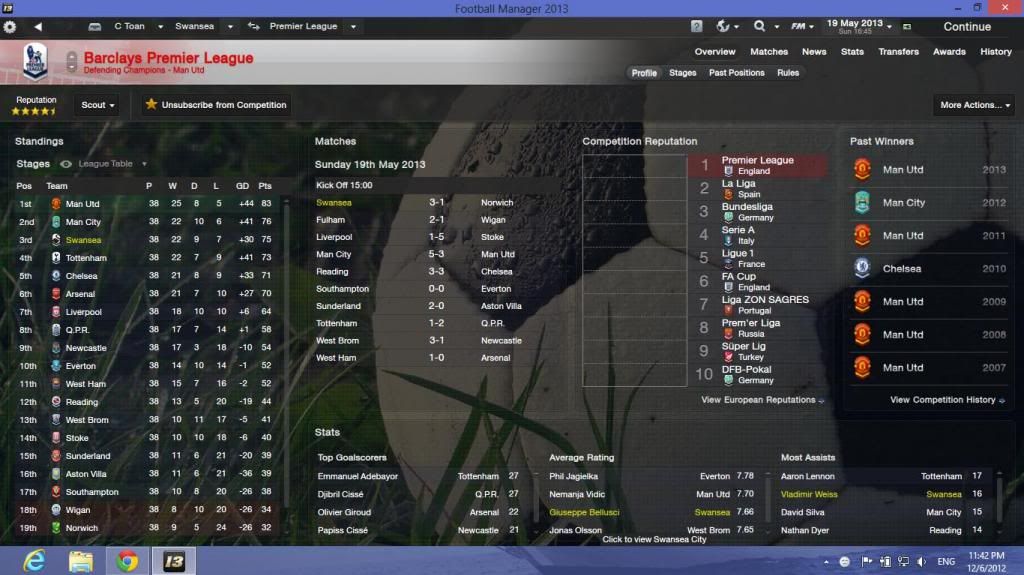Open the League Table dropdown
The width and height of the screenshot is (1024, 575).
point(112,164)
